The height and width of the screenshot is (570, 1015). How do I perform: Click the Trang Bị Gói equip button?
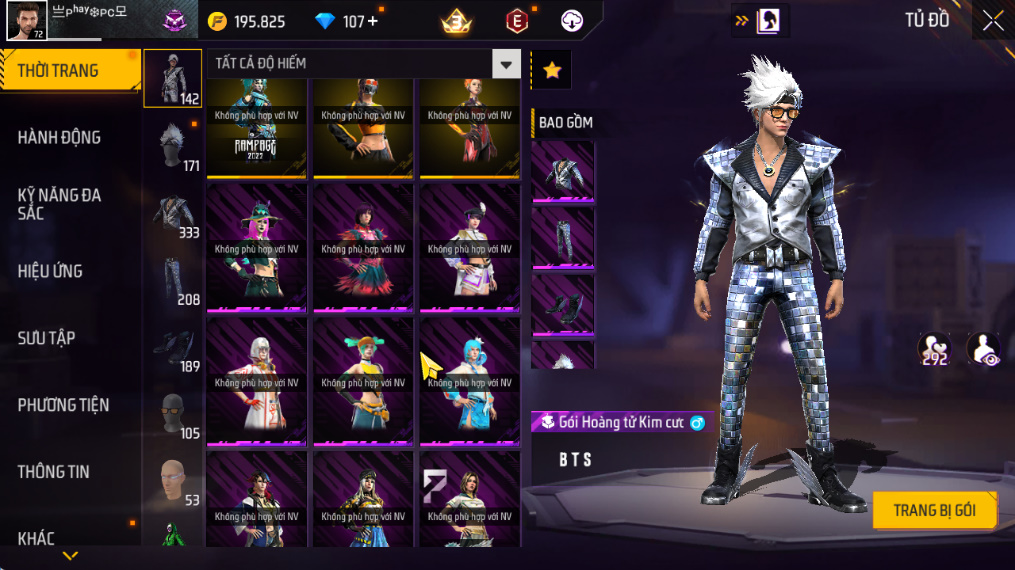(934, 510)
